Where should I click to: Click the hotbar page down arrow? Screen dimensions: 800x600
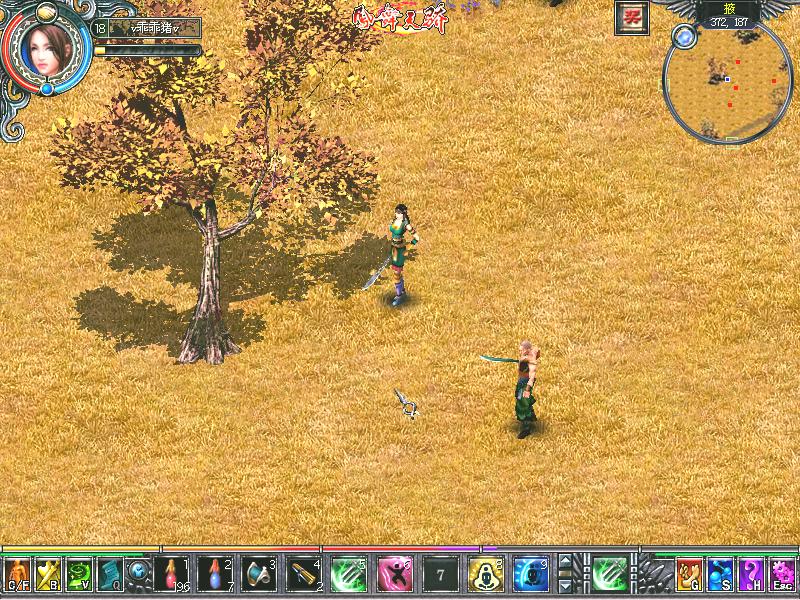click(566, 587)
